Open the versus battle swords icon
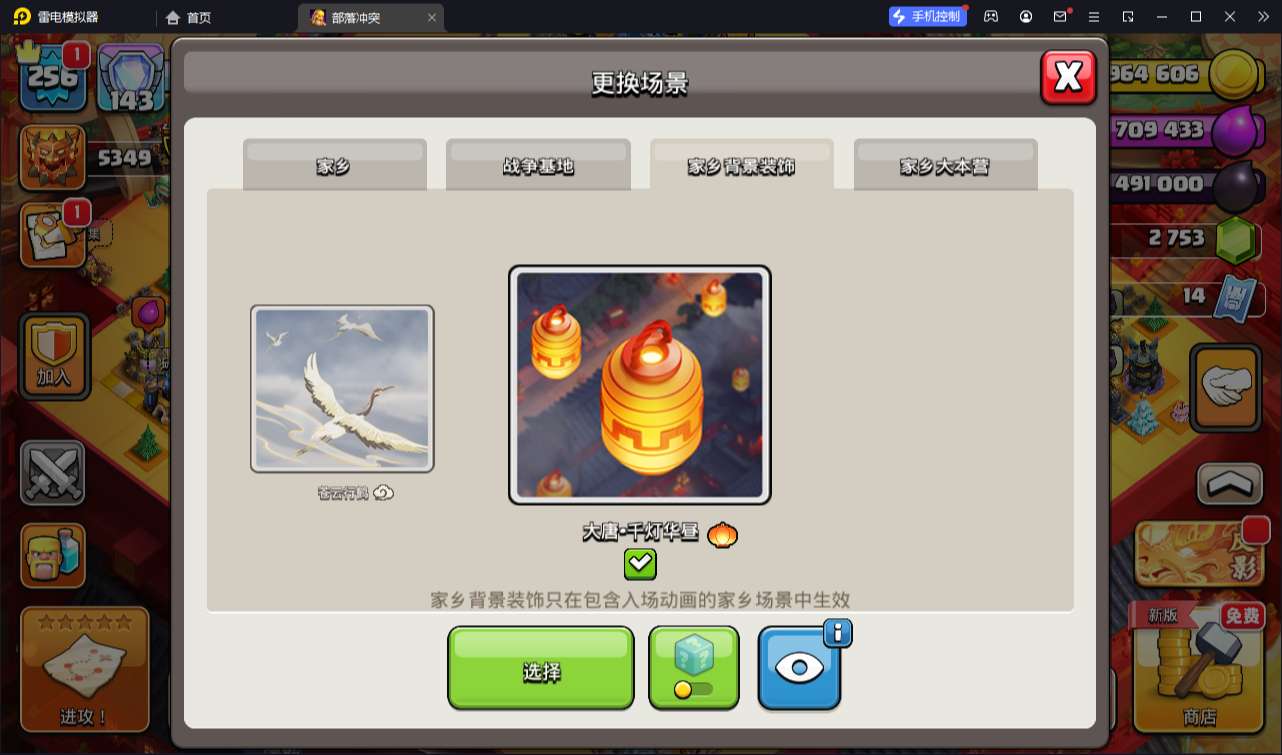The width and height of the screenshot is (1282, 755). tap(52, 474)
